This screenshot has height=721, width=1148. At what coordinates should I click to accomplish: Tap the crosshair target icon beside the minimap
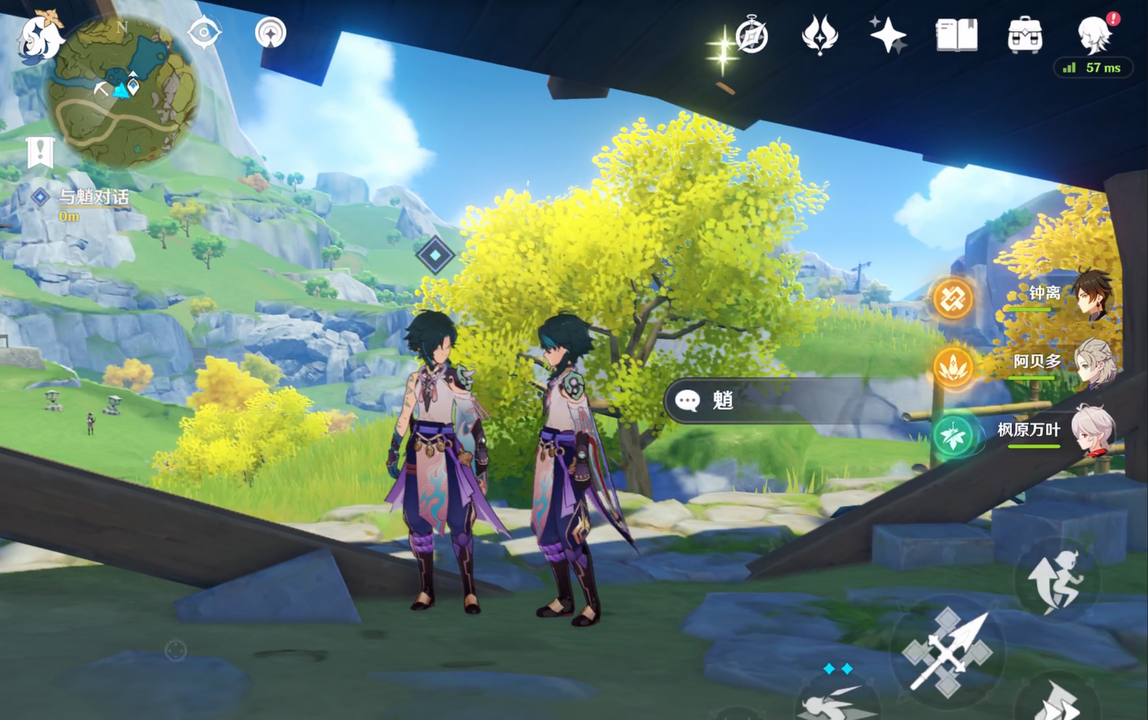coord(204,33)
